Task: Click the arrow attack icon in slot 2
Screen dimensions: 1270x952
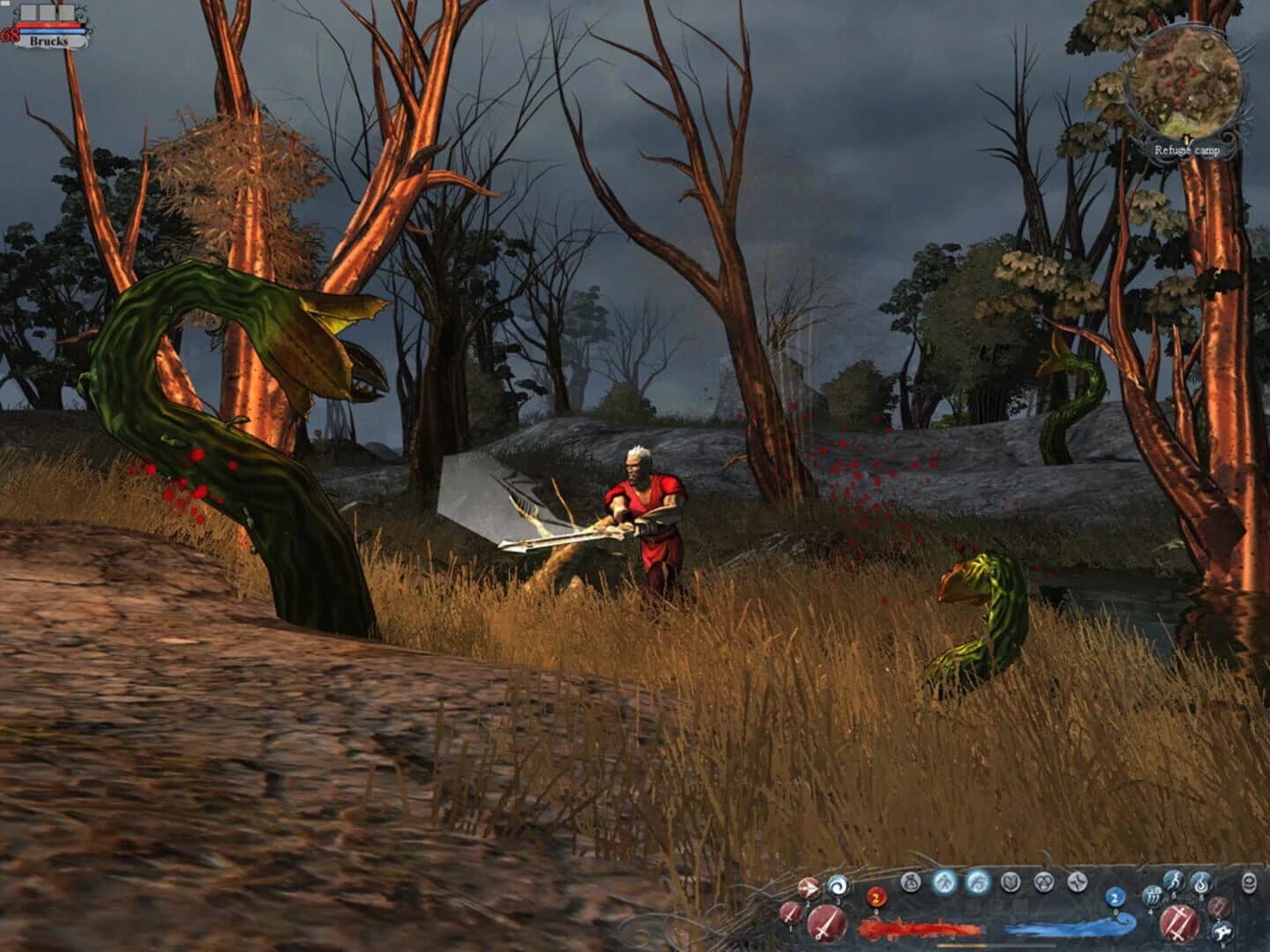Action: [x=807, y=888]
